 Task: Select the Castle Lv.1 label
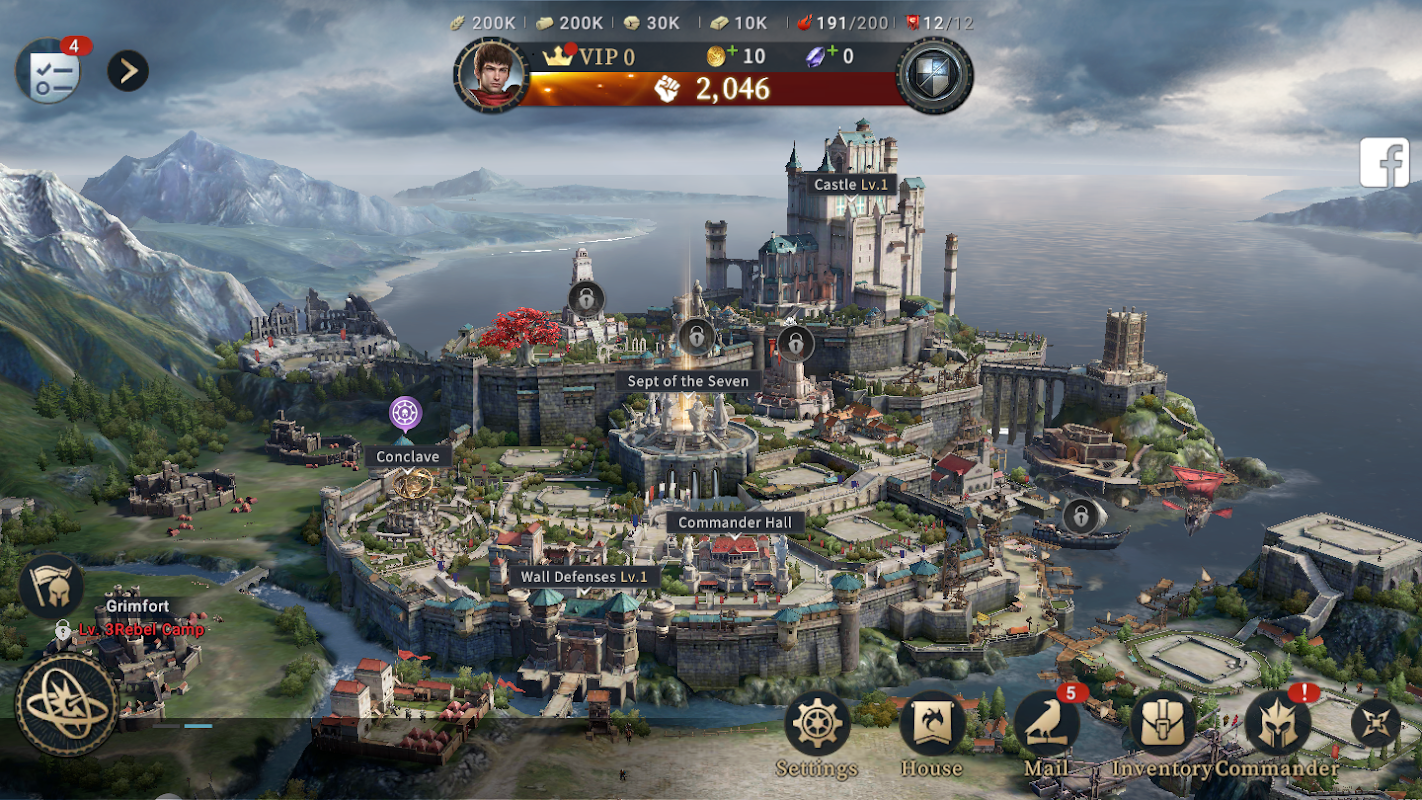tap(852, 185)
